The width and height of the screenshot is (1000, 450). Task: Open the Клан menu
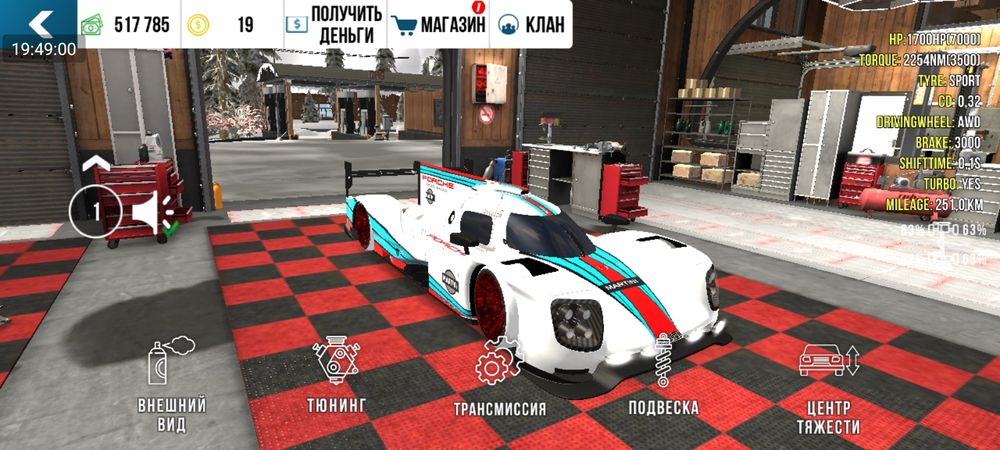coord(531,24)
